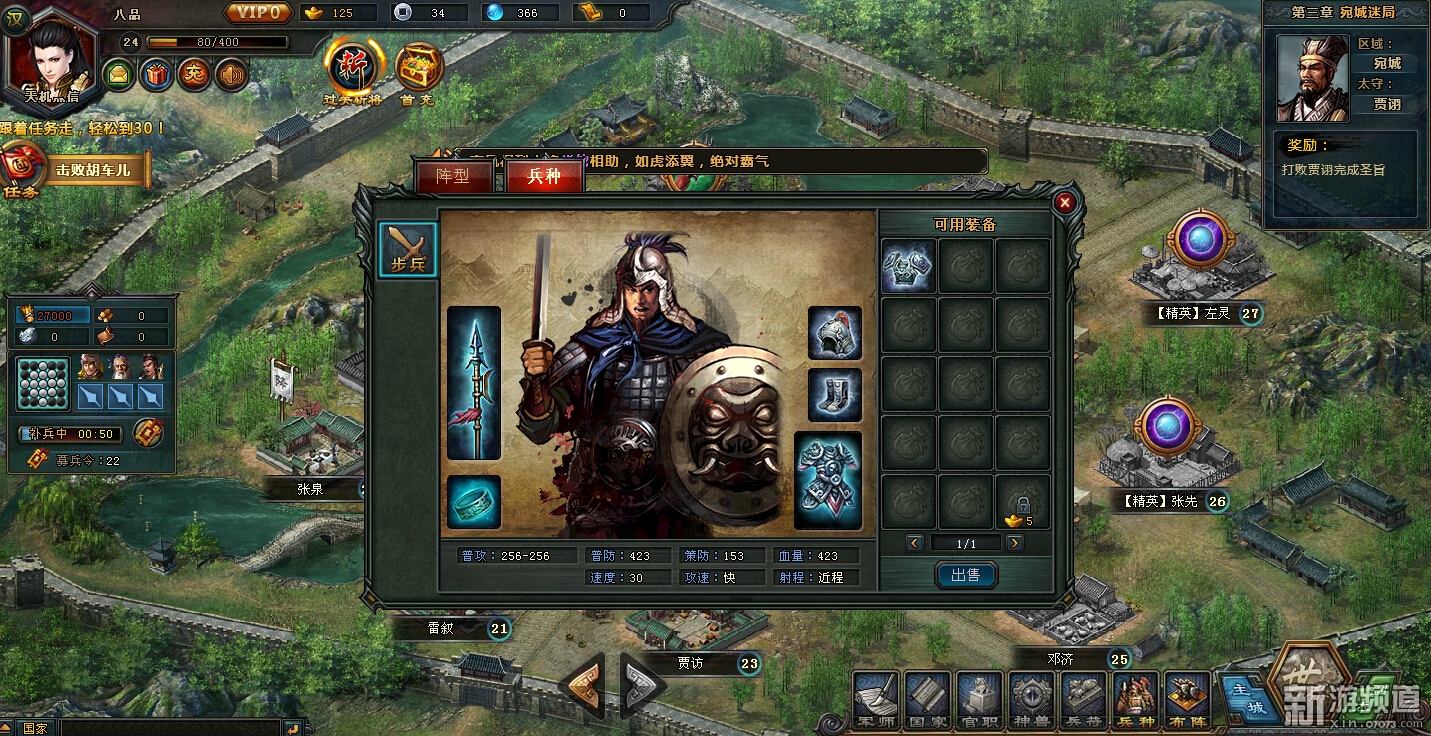
Task: Select the armor item in available equipment
Action: click(x=908, y=266)
